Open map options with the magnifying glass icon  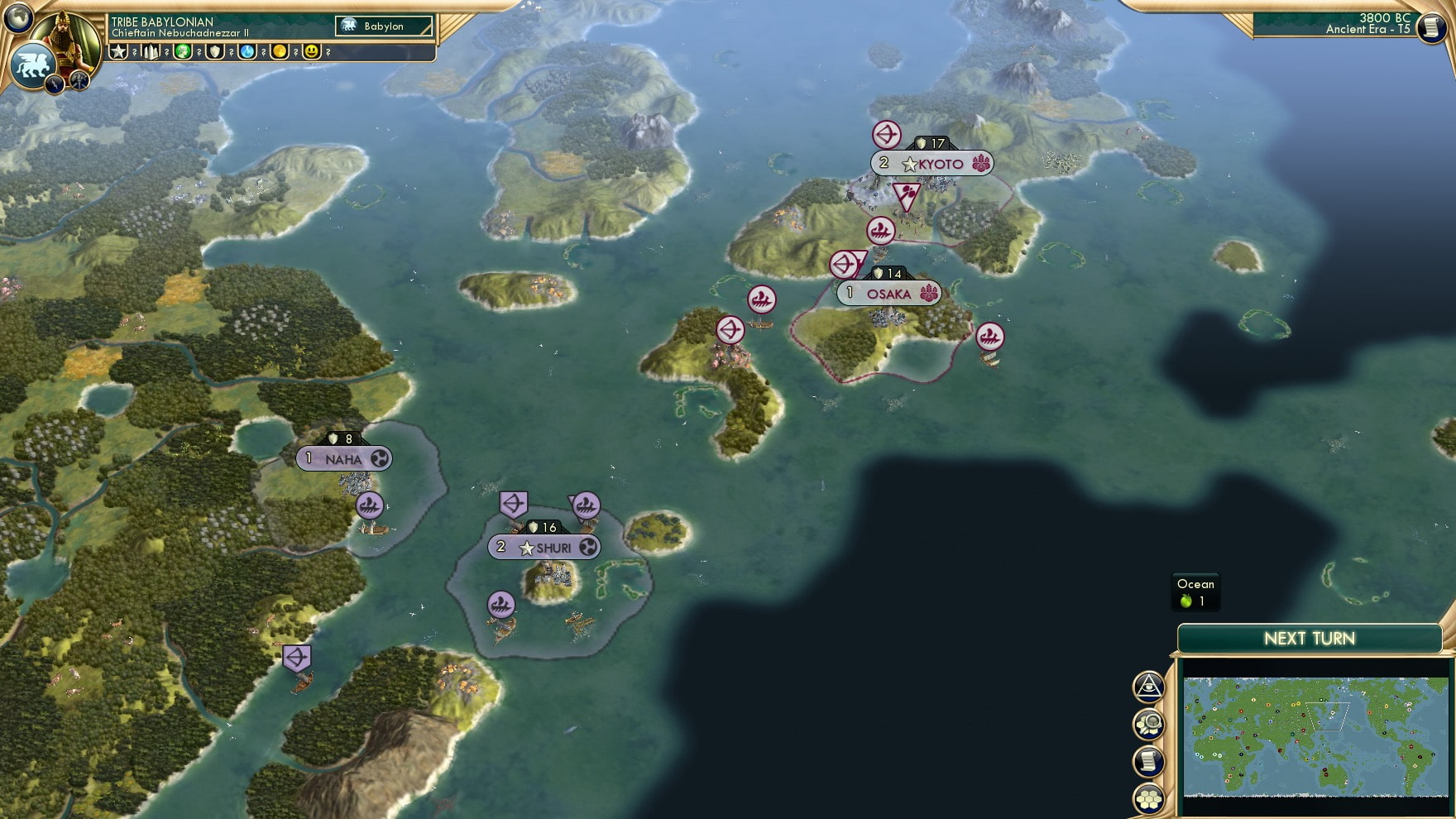[x=1148, y=725]
